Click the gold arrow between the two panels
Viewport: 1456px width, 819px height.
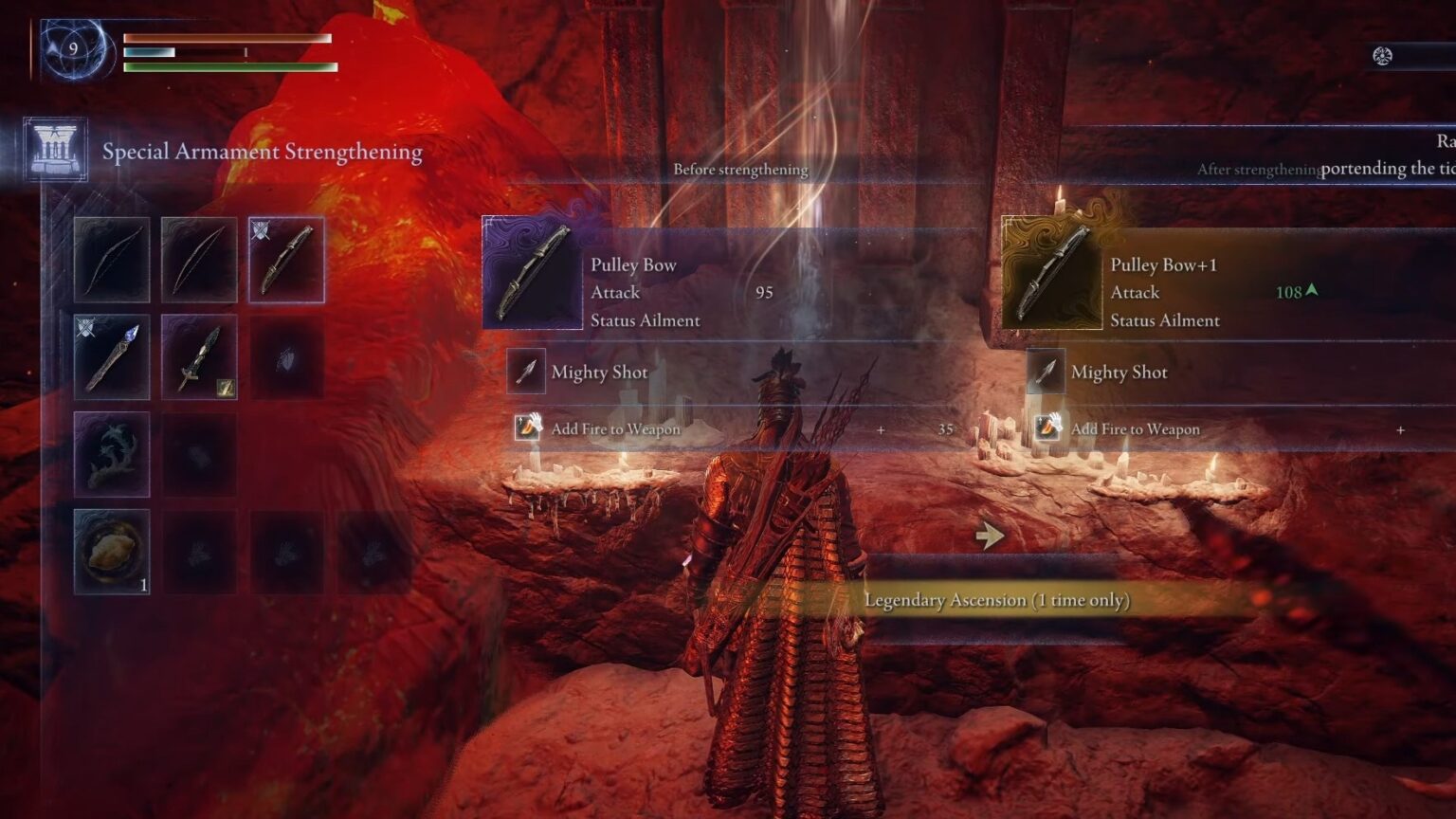coord(989,534)
